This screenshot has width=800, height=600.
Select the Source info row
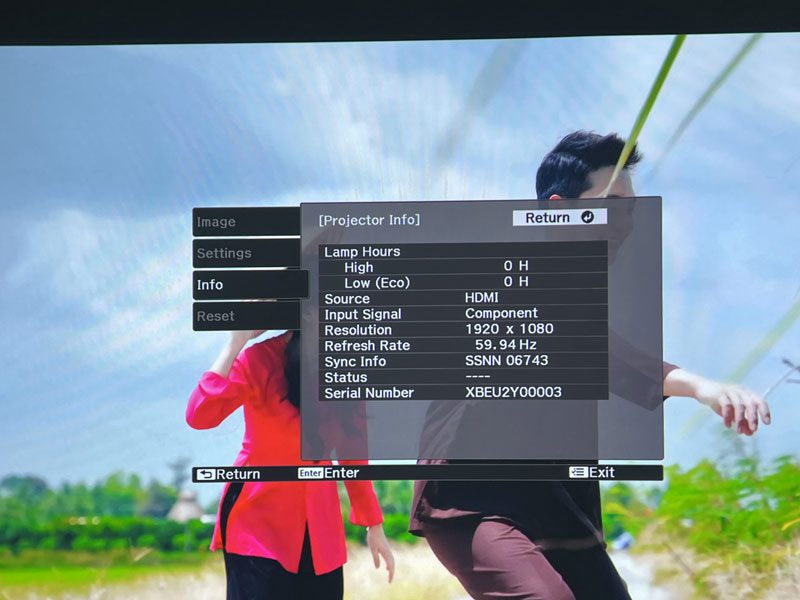[464, 298]
